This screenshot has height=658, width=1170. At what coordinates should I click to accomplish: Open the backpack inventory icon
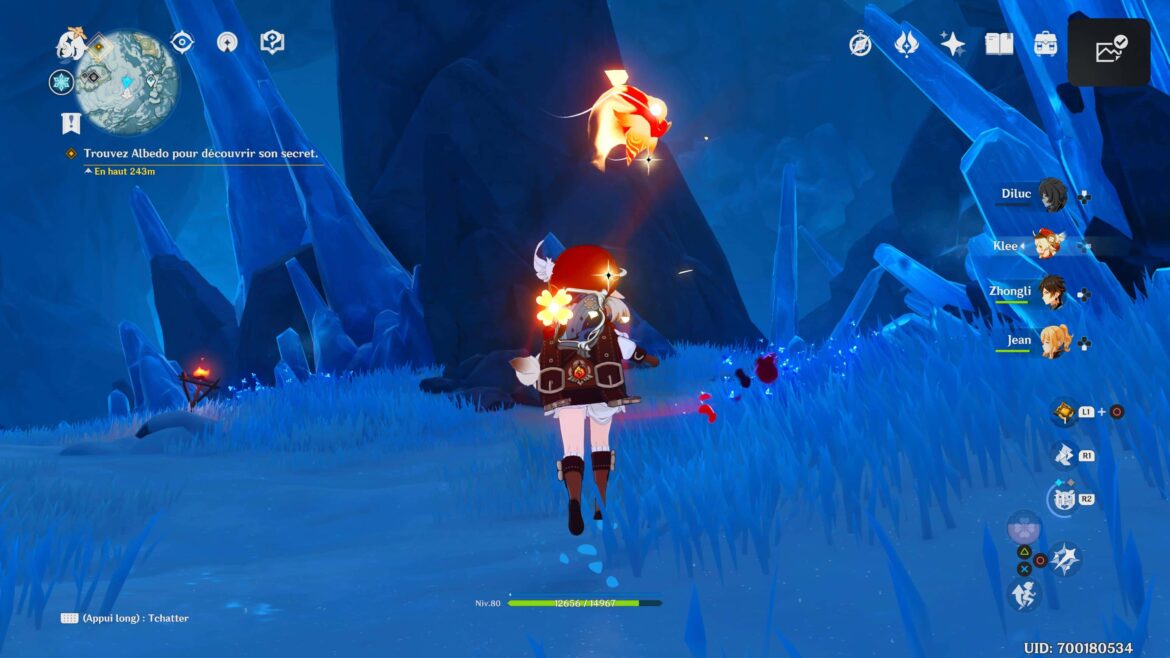1046,44
